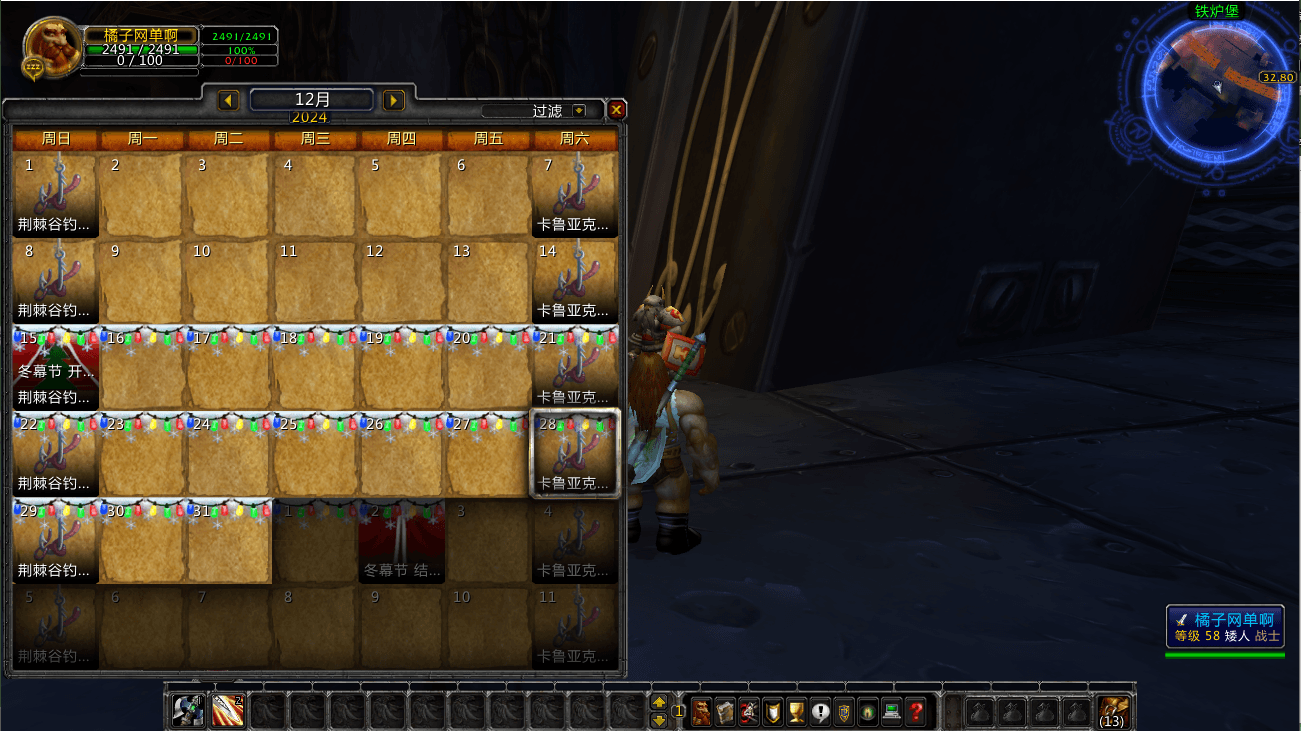This screenshot has height=731, width=1301.
Task: Activate the first action bar ability
Action: click(188, 710)
